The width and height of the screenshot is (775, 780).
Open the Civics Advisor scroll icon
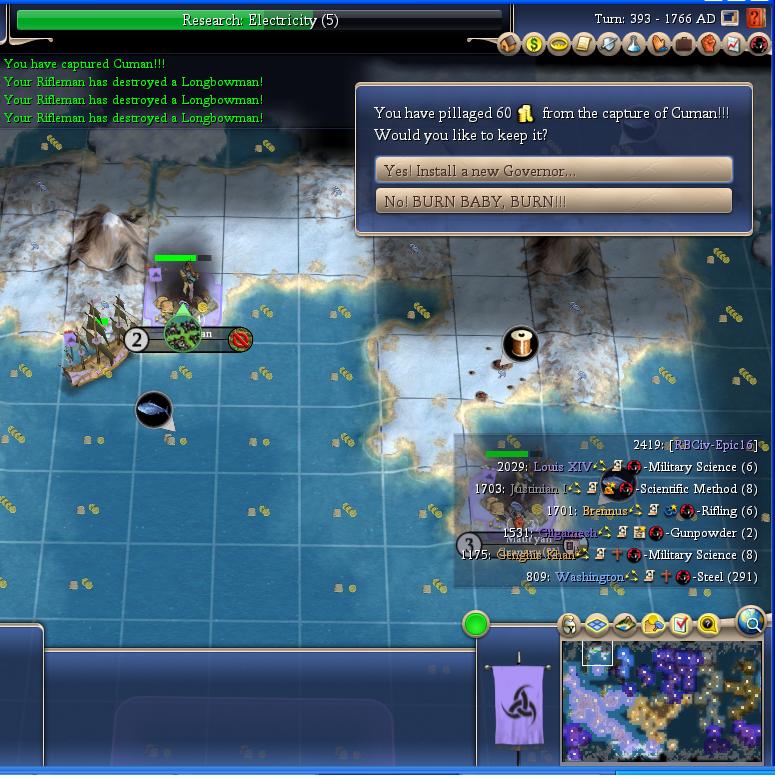[584, 44]
